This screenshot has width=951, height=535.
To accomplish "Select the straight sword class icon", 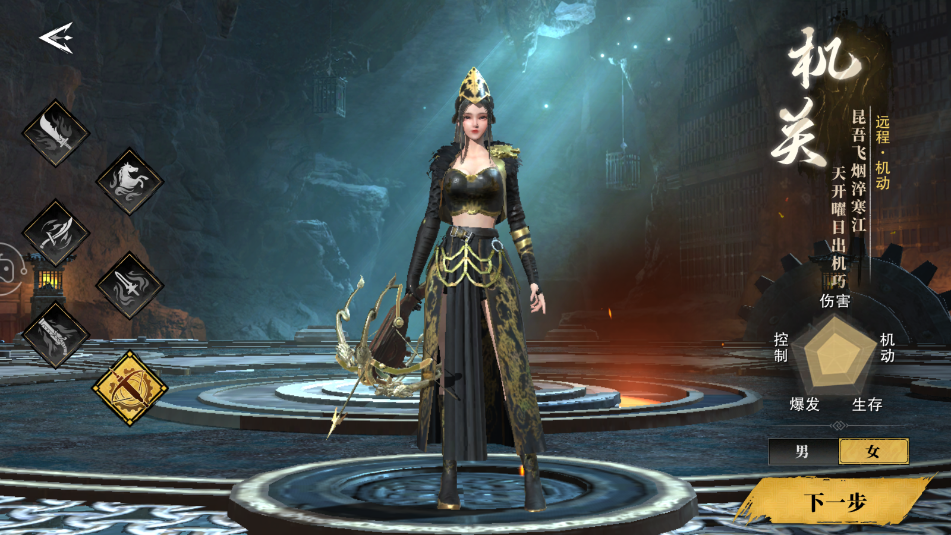I will pyautogui.click(x=130, y=285).
